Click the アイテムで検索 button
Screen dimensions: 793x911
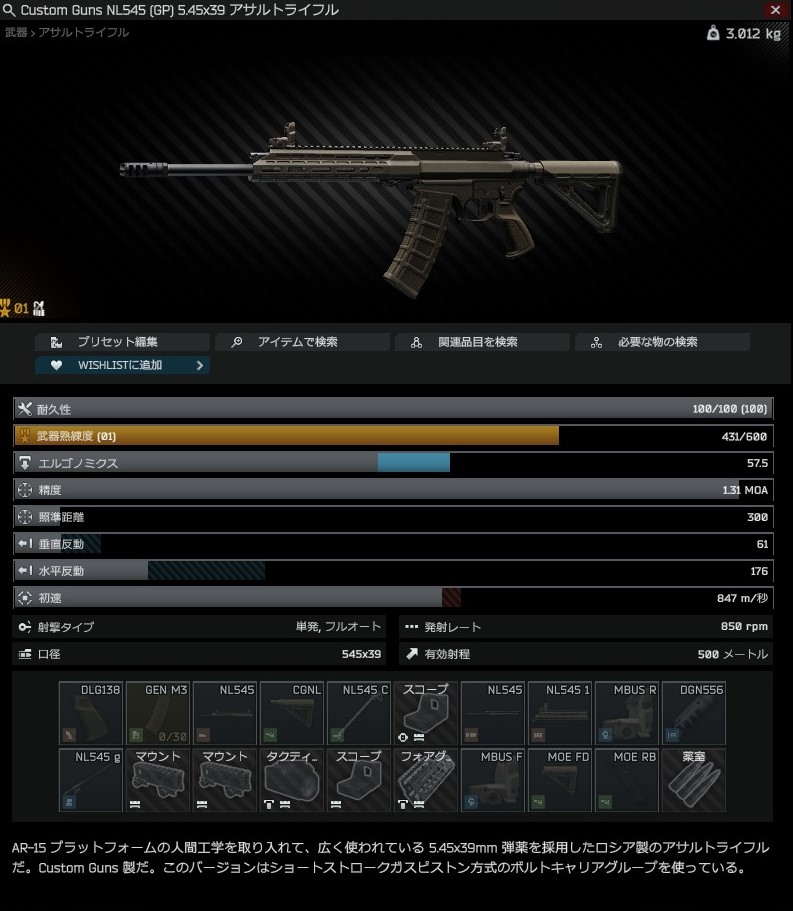point(302,342)
